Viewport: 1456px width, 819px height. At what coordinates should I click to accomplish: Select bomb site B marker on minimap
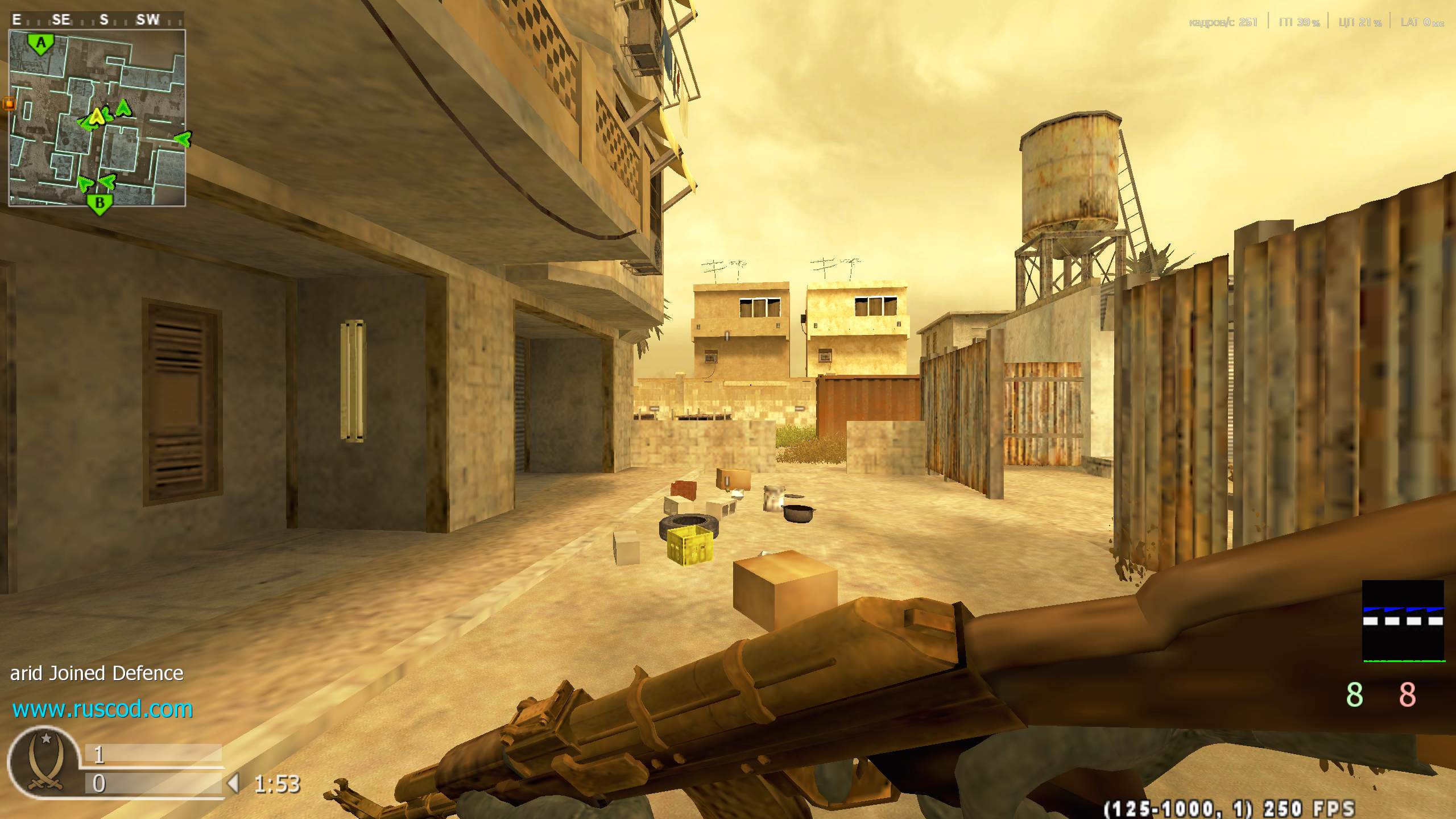click(x=100, y=204)
